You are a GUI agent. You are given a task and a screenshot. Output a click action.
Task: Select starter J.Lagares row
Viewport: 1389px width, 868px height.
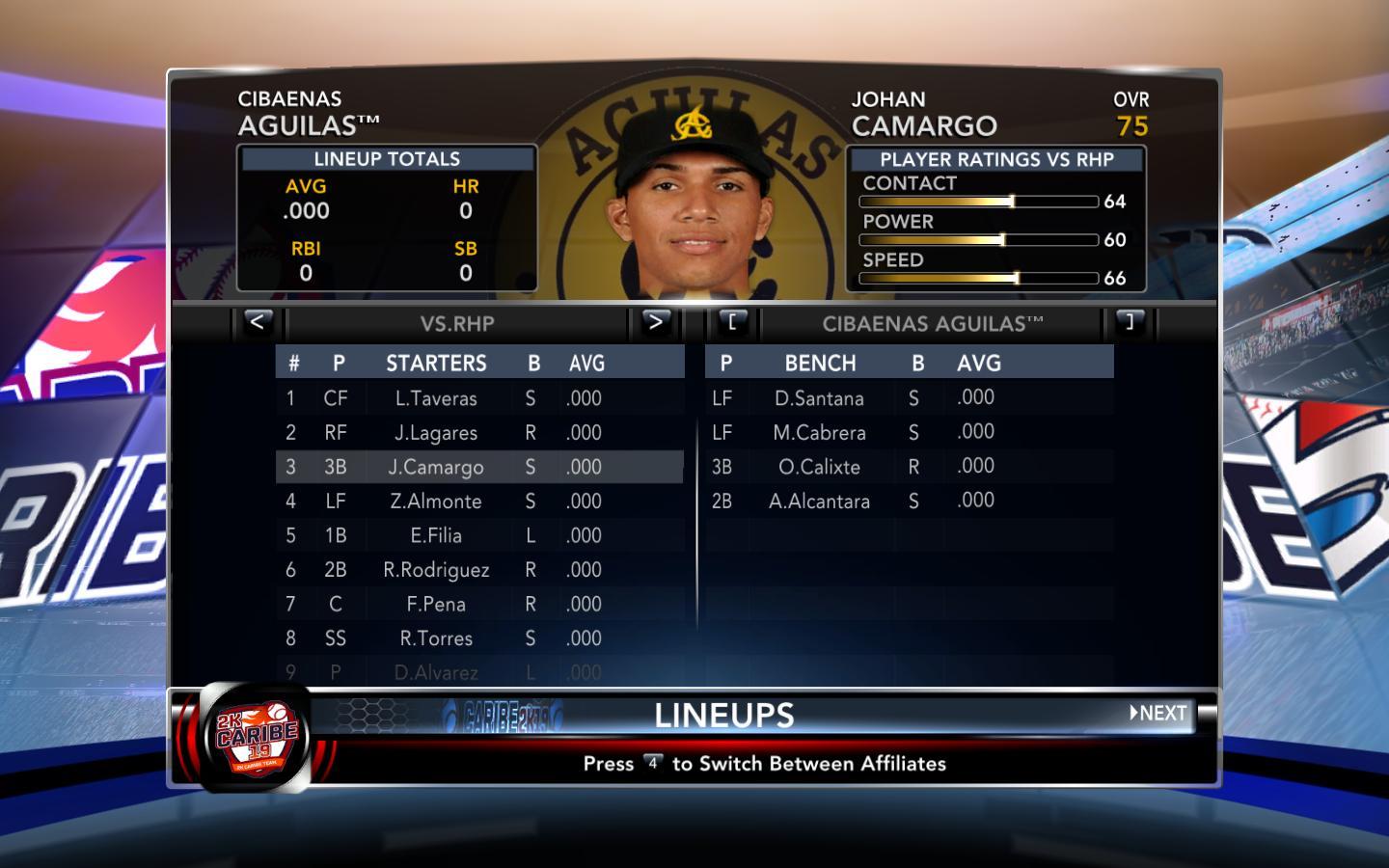[x=436, y=433]
